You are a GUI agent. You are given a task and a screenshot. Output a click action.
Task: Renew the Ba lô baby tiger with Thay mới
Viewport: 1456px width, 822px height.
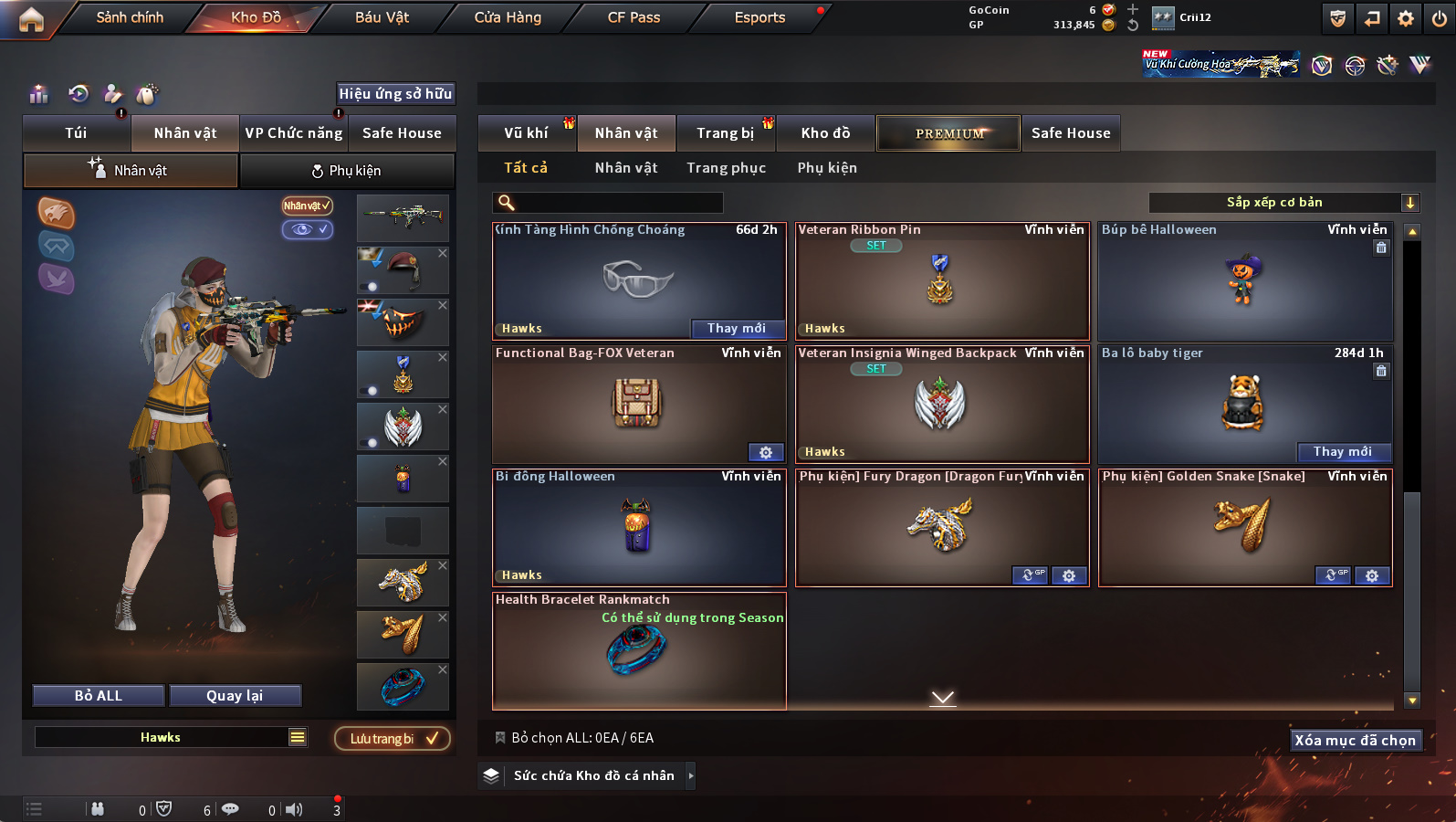(1343, 452)
